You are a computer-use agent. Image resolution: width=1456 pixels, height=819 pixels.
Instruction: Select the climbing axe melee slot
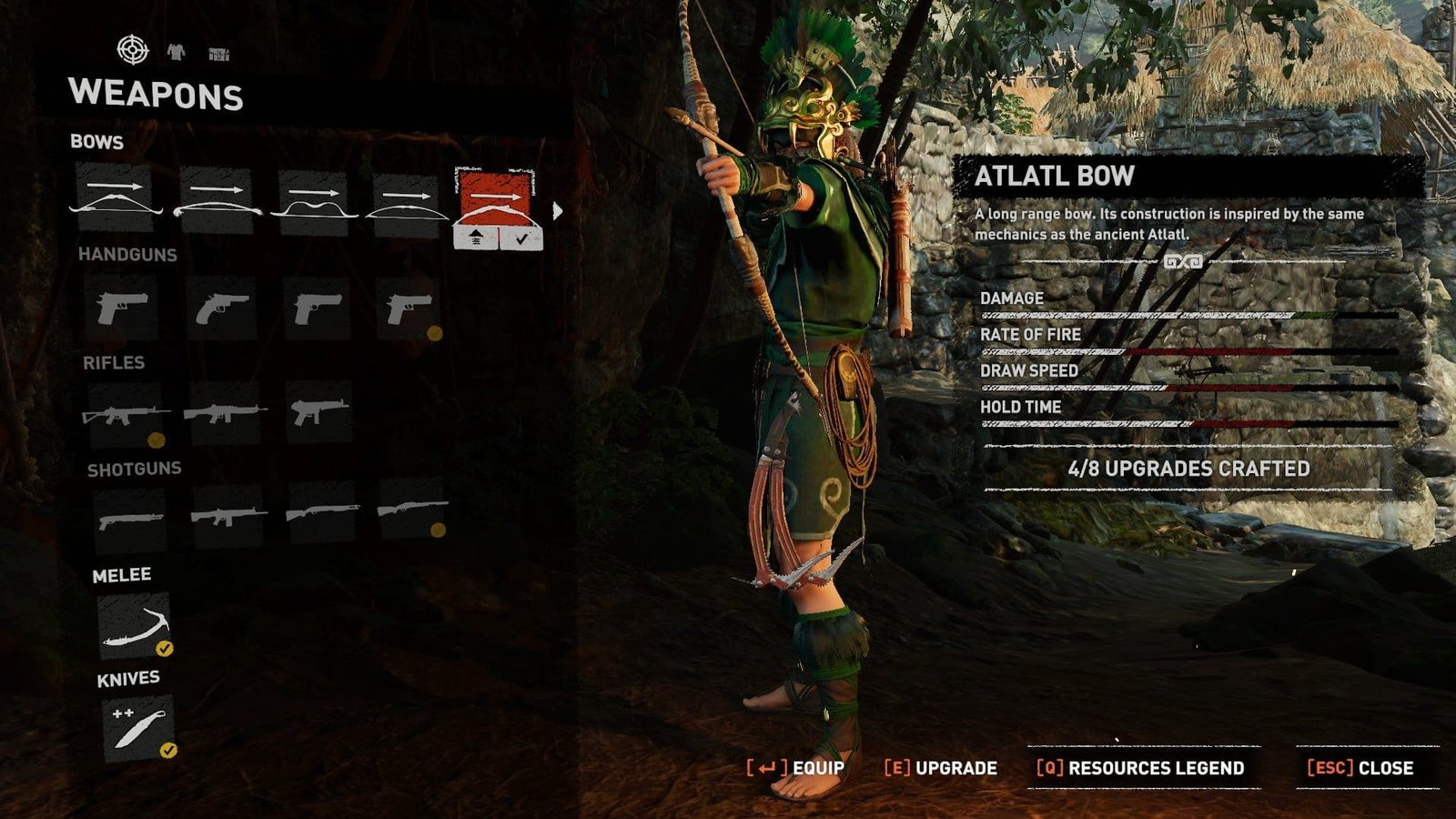tap(134, 626)
